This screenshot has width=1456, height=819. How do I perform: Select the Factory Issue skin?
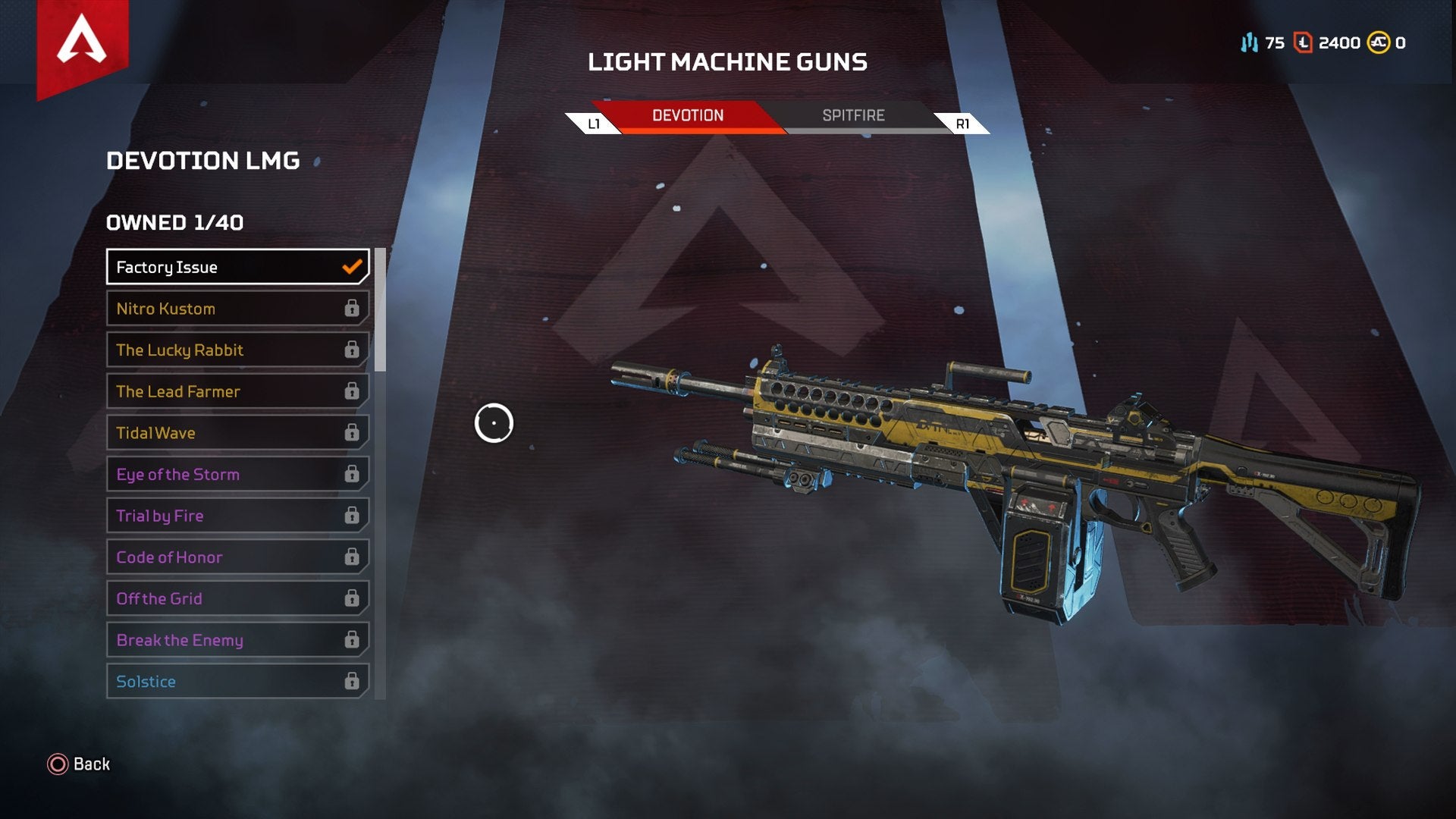tap(227, 267)
